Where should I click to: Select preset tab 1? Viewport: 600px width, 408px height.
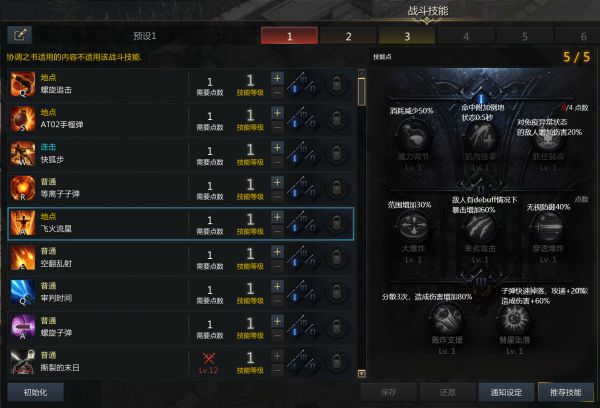pyautogui.click(x=290, y=36)
